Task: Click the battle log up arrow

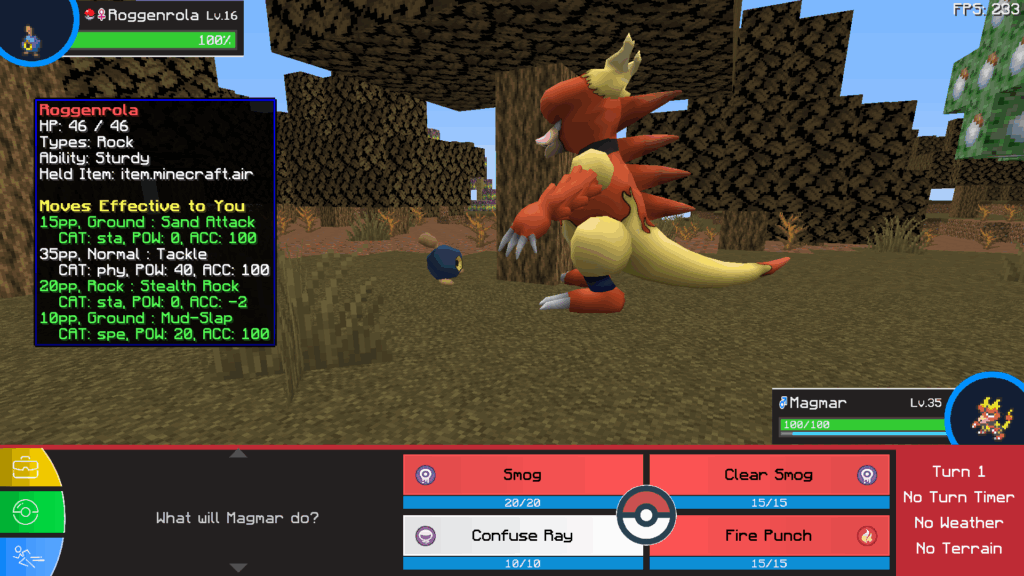Action: (238, 454)
